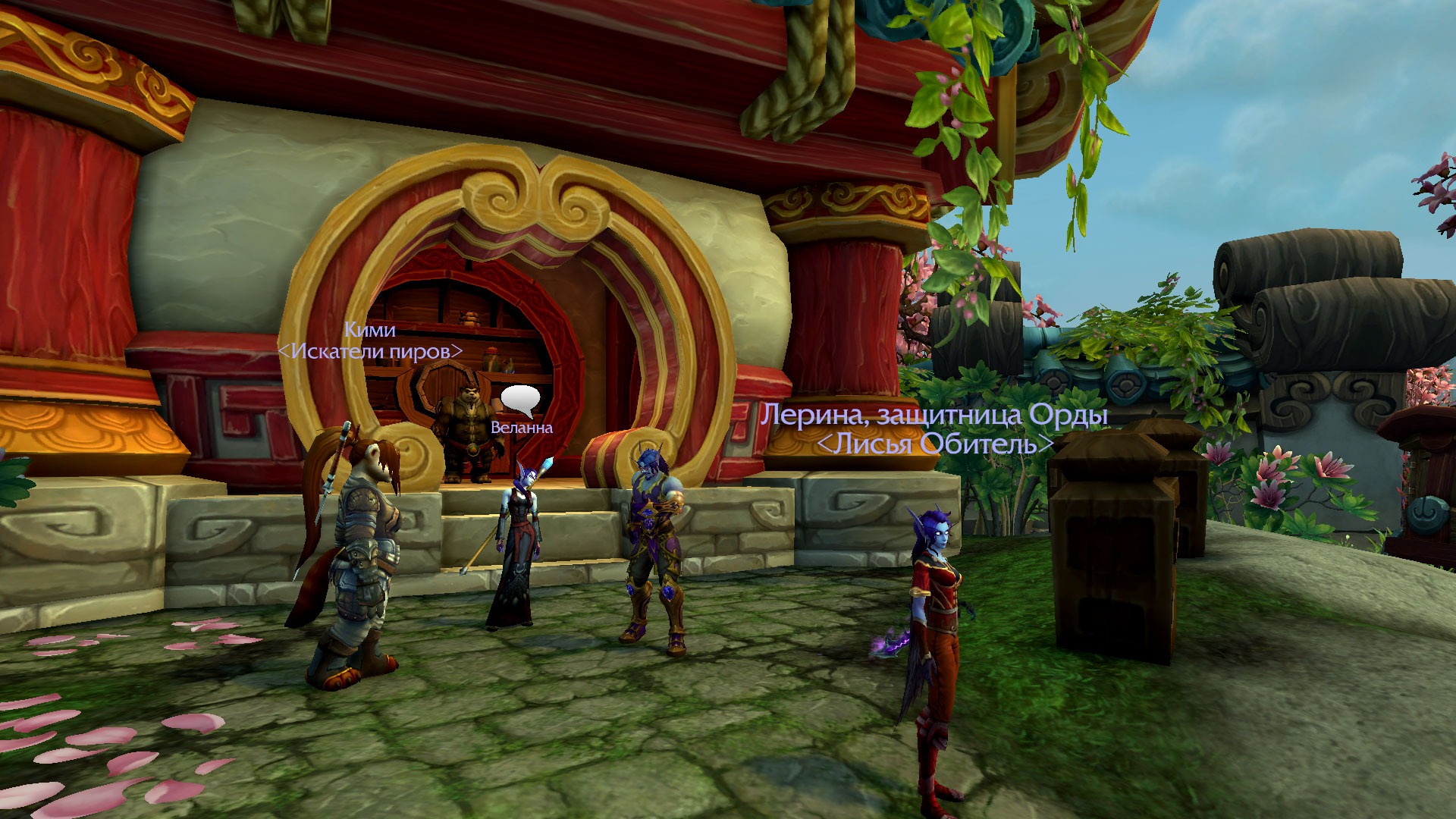This screenshot has width=1456, height=819.
Task: Select the Кими name label
Action: pyautogui.click(x=369, y=330)
